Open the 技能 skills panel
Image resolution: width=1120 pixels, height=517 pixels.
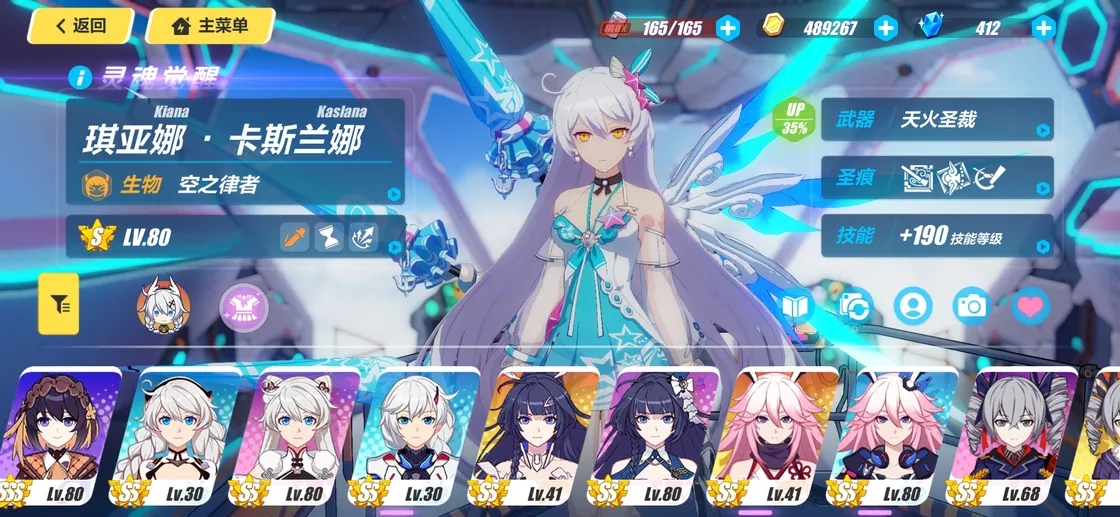937,236
